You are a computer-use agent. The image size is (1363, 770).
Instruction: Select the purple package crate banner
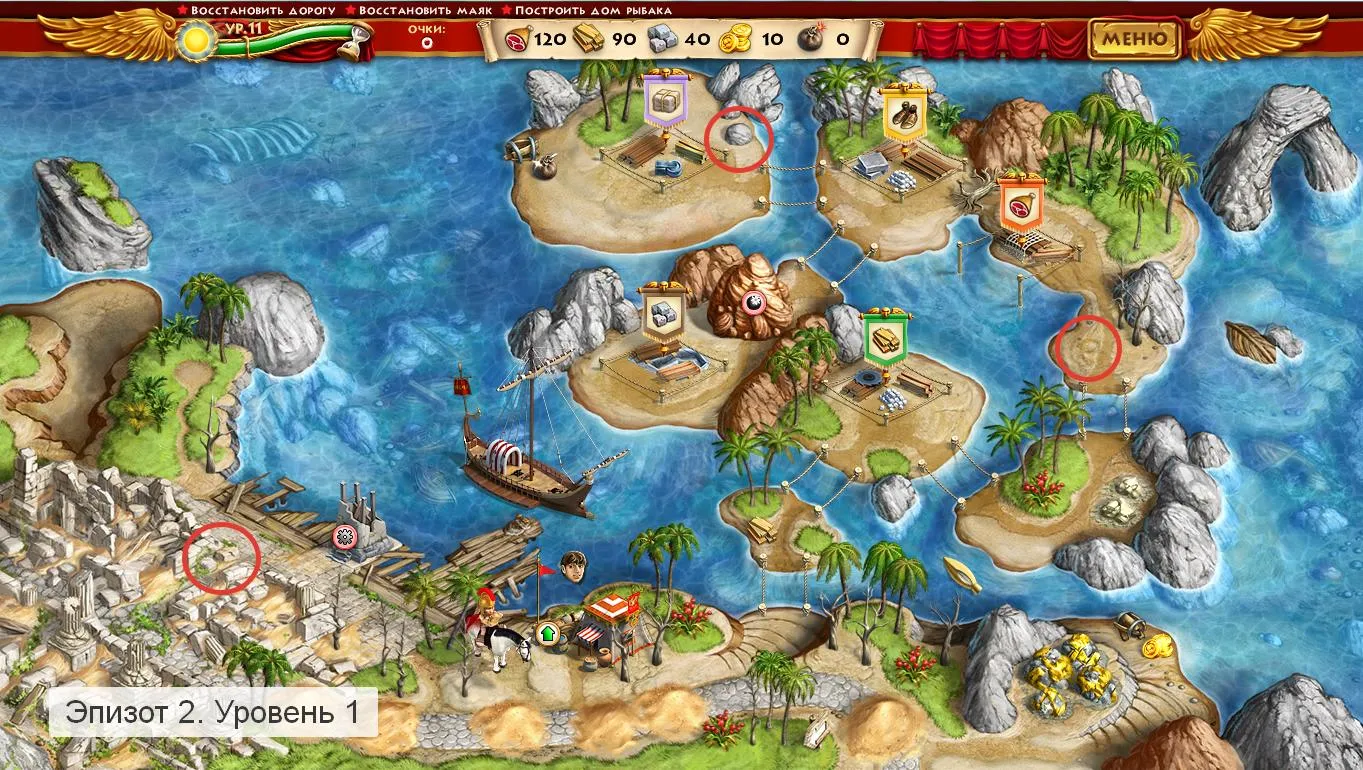click(x=663, y=101)
